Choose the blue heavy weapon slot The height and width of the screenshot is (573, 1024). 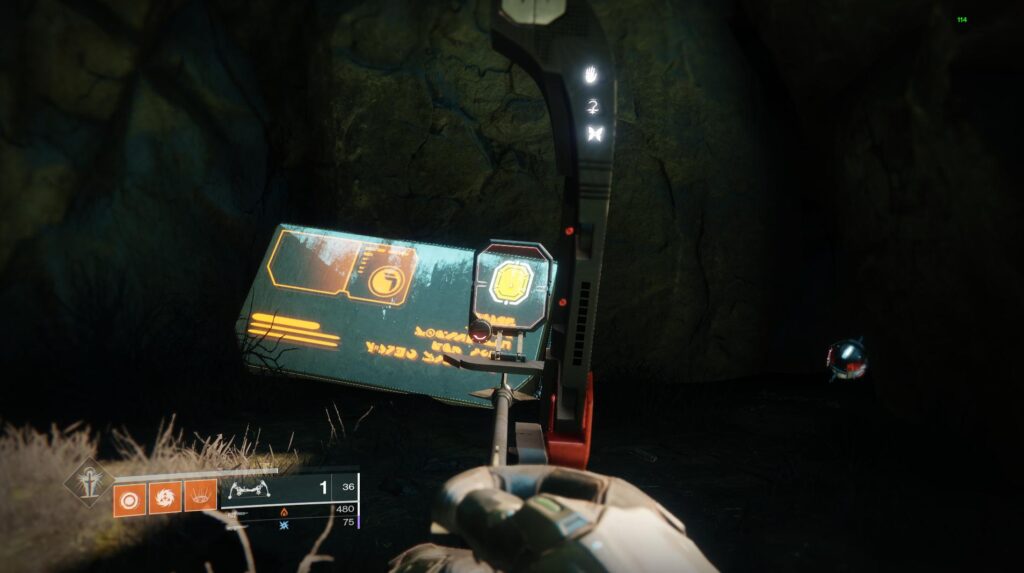click(x=283, y=523)
